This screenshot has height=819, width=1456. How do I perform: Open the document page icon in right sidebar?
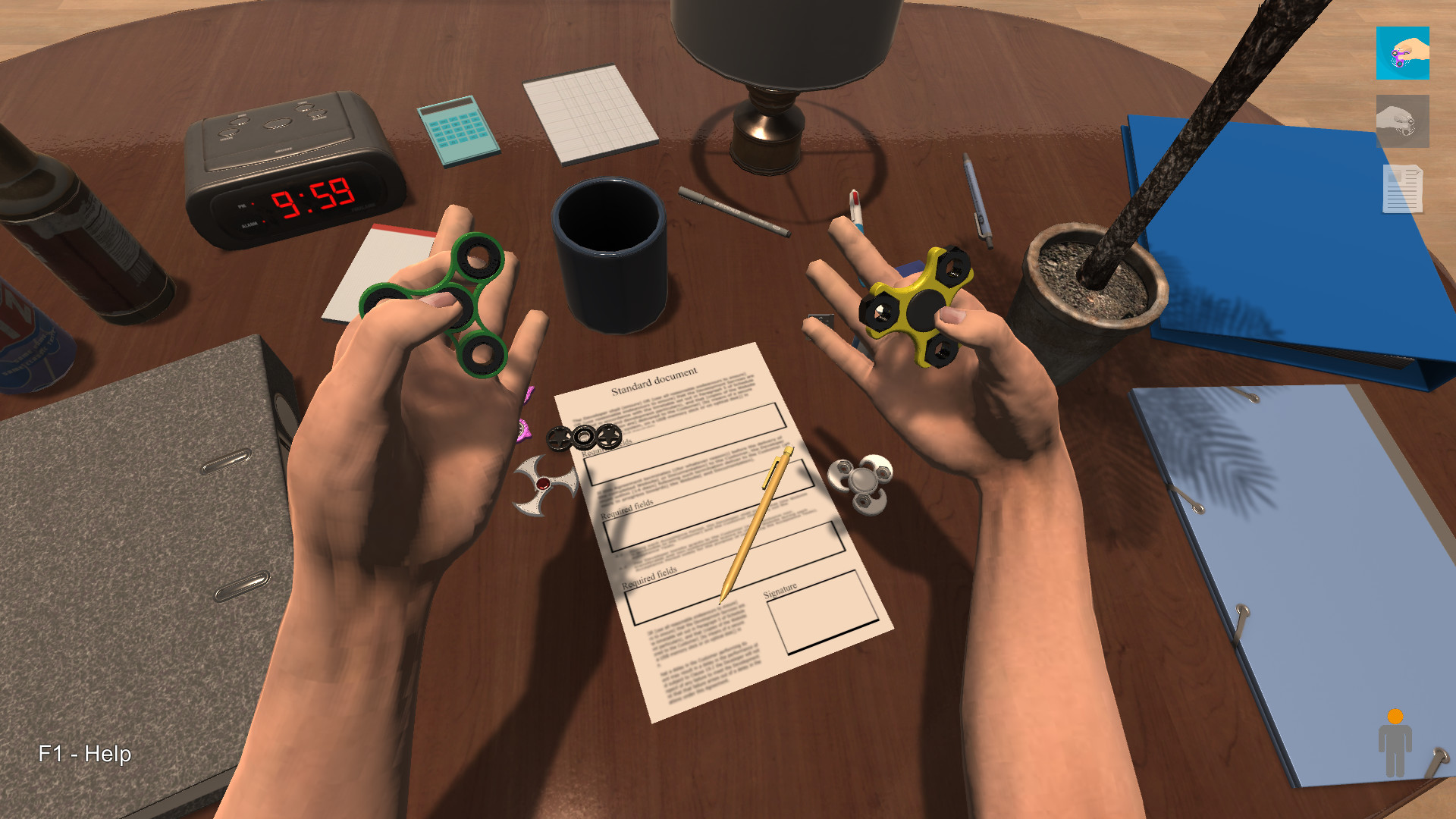click(x=1403, y=188)
